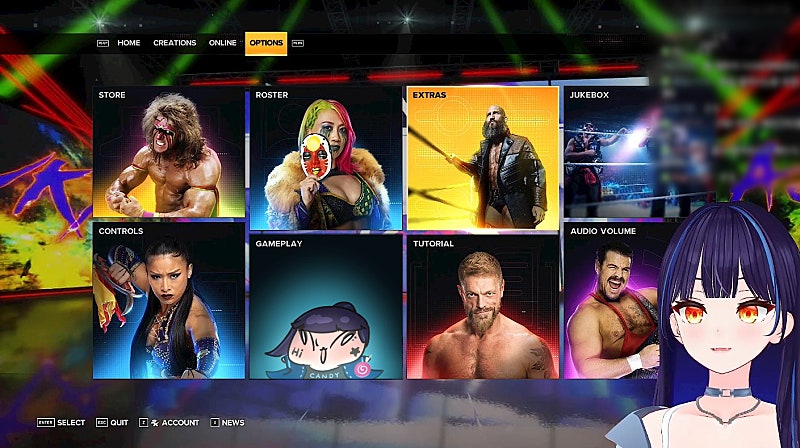Go to the Online tab
This screenshot has width=800, height=448.
pos(222,43)
